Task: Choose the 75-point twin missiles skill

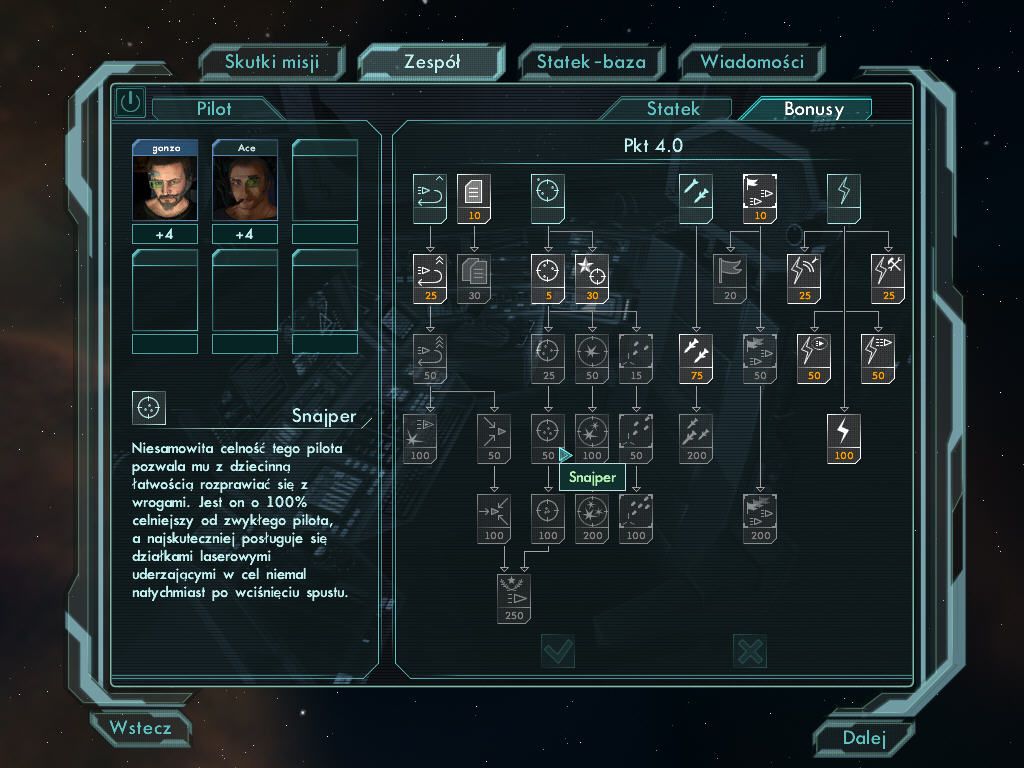Action: coord(695,357)
